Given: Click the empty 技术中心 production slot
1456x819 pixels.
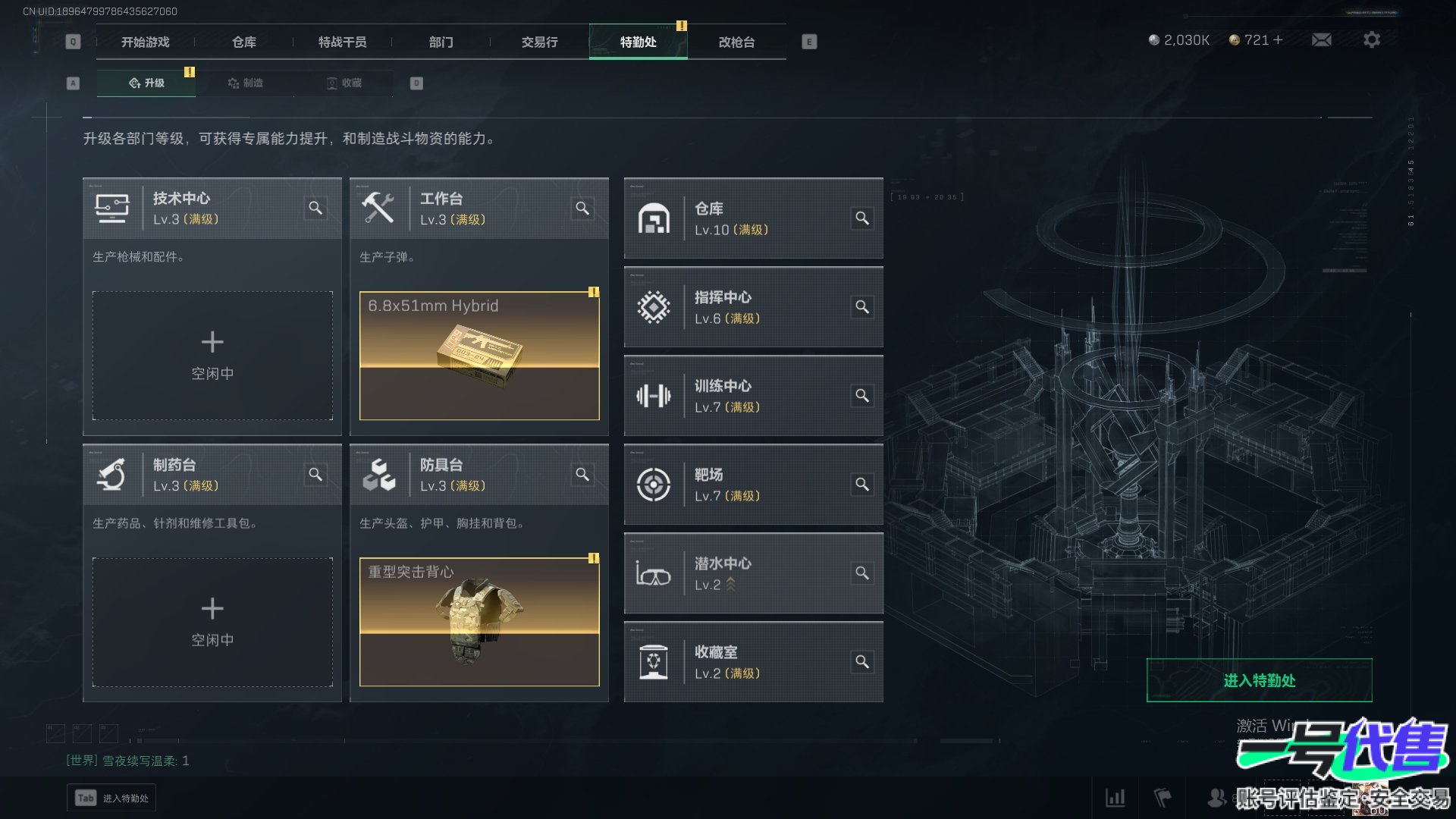Looking at the screenshot, I should [212, 355].
